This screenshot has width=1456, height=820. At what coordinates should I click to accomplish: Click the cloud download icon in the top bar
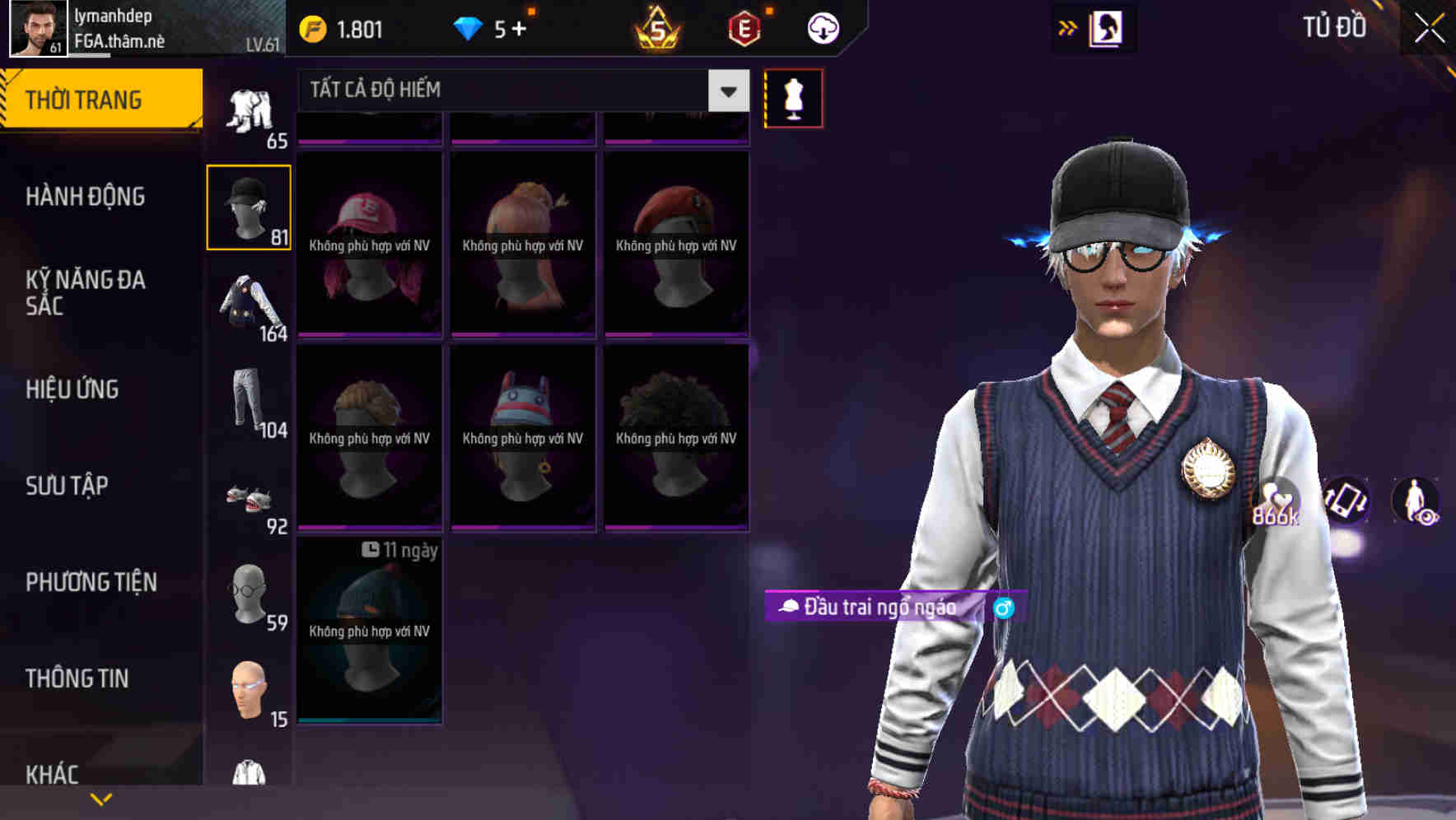[821, 27]
